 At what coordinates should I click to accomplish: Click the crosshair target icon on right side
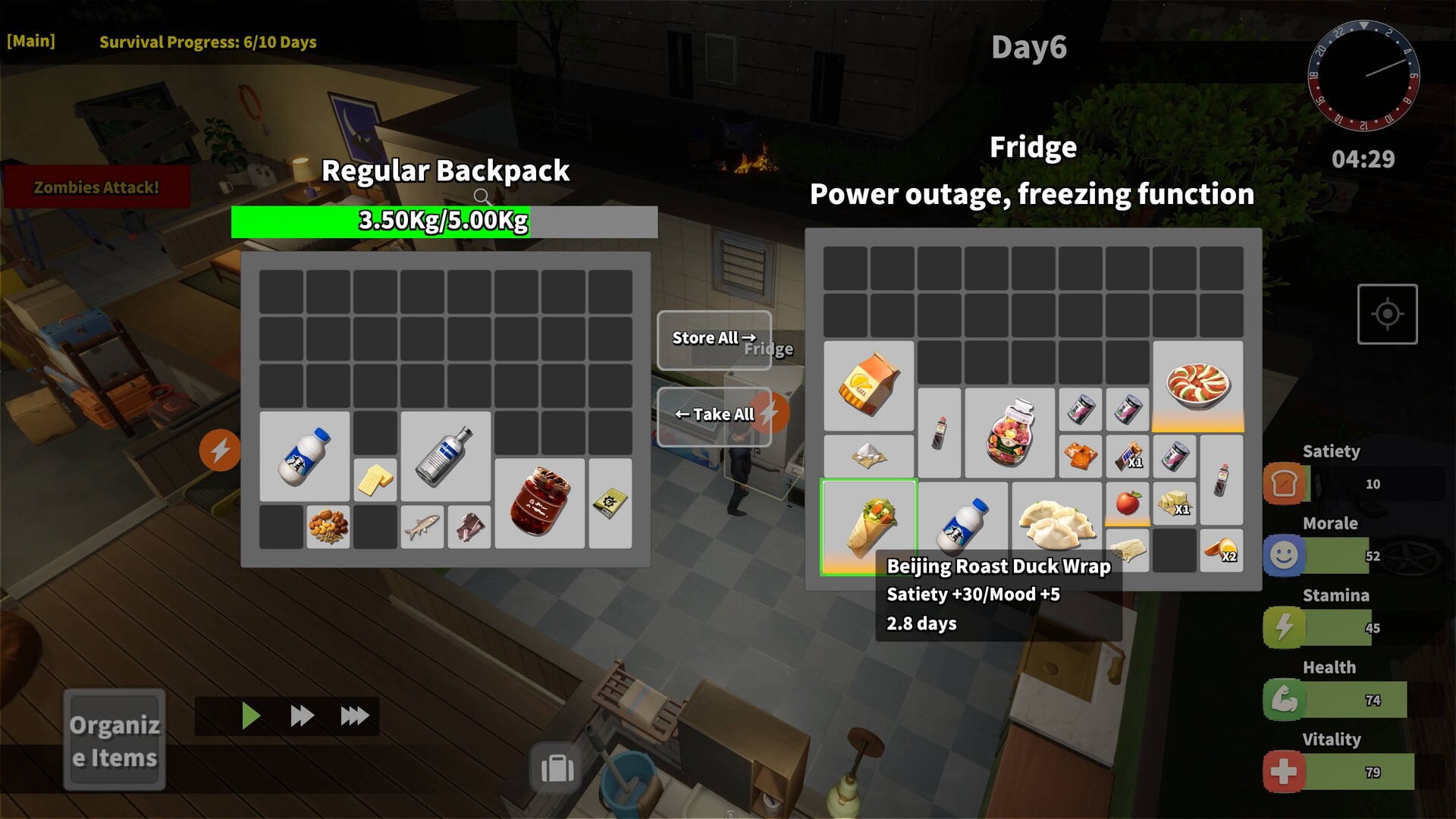click(x=1388, y=313)
